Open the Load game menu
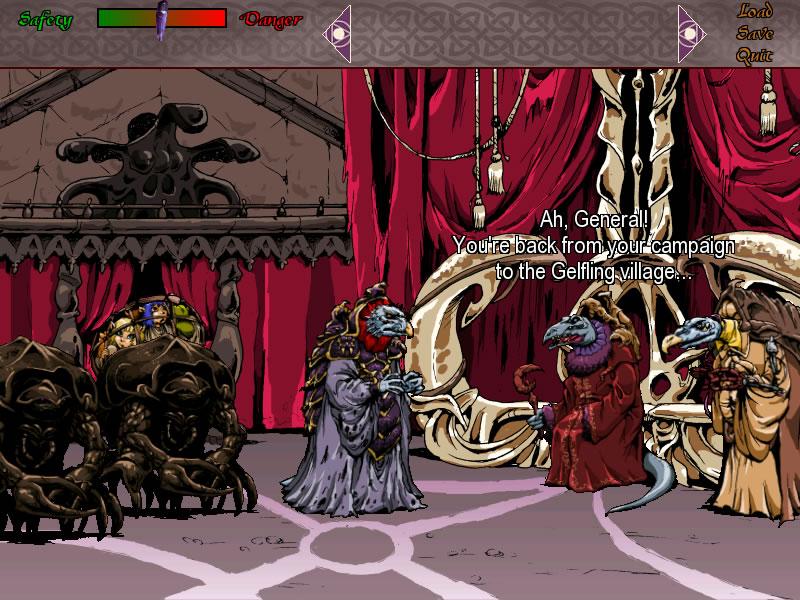The image size is (800, 600). (755, 12)
